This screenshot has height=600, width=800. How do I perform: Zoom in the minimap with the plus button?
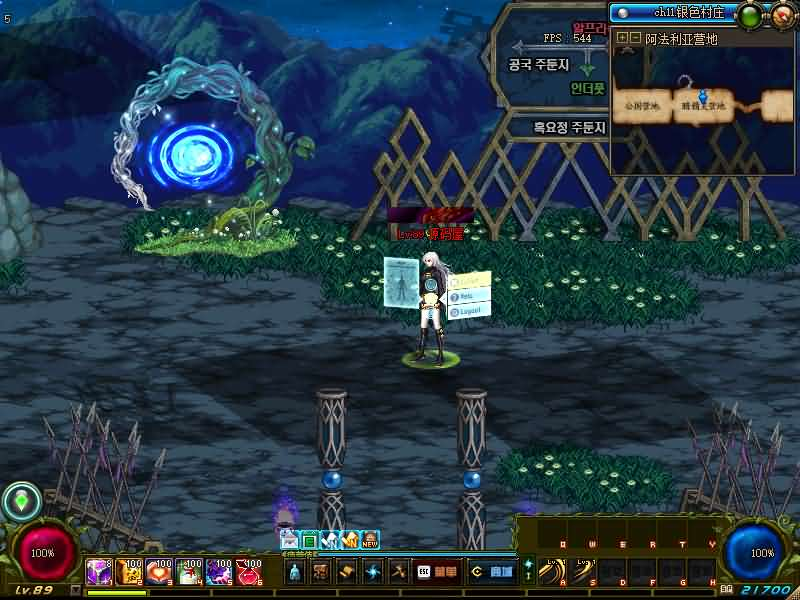coord(623,38)
